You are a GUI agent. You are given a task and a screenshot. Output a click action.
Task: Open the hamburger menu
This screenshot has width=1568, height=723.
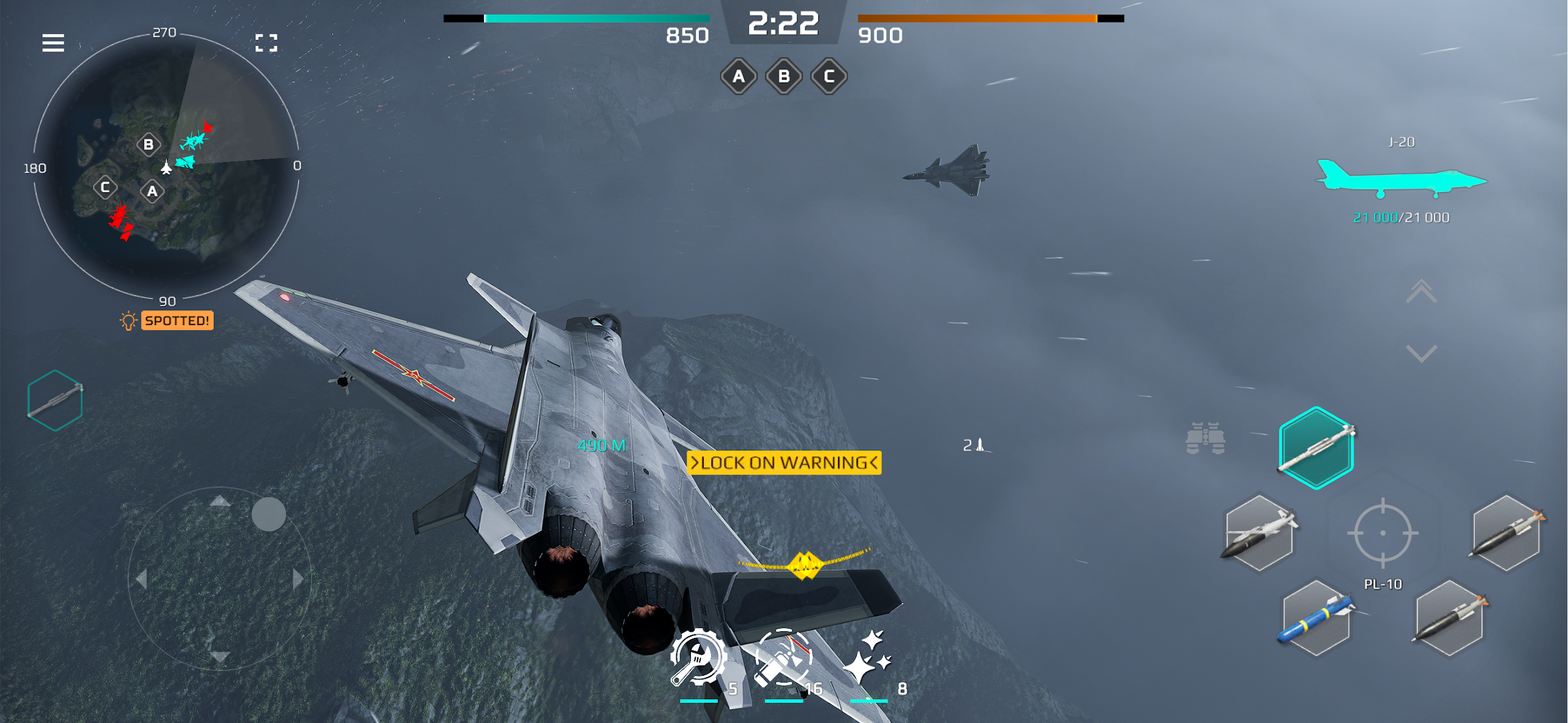click(x=54, y=43)
